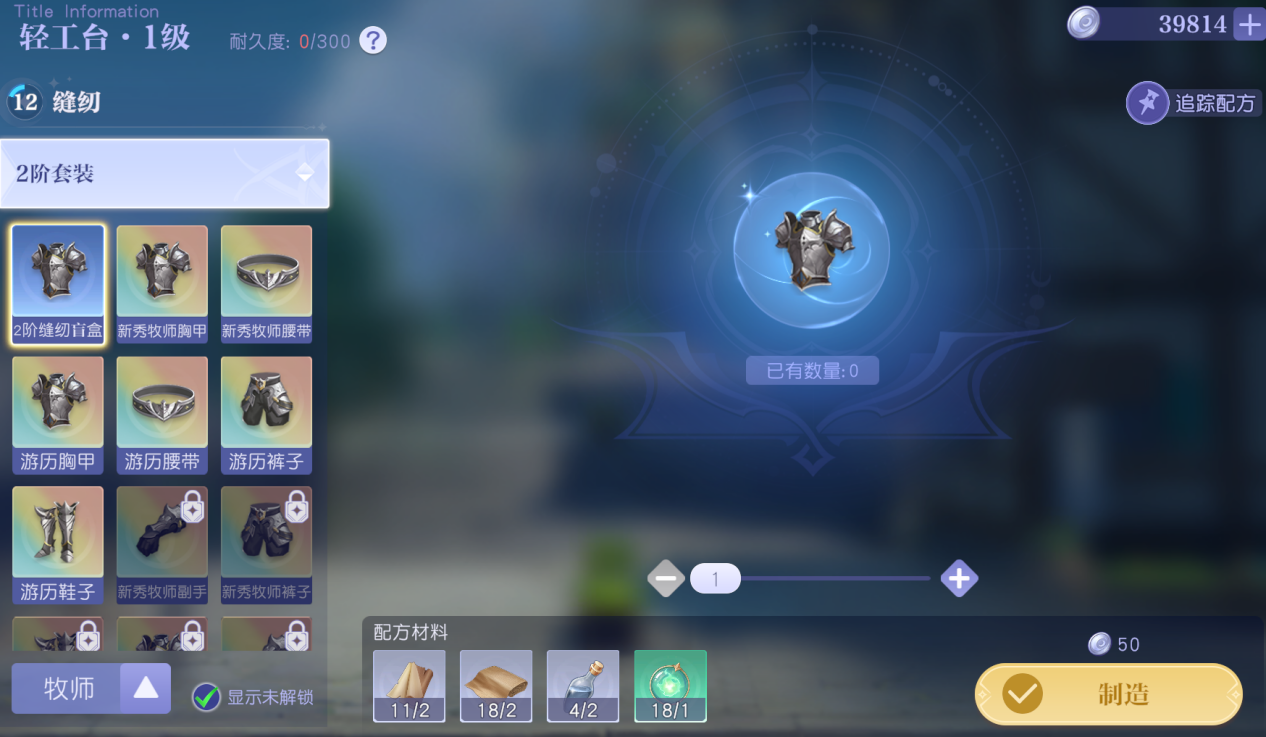Select the 新秀牧师腰带 recipe
The height and width of the screenshot is (737, 1266).
click(x=266, y=284)
